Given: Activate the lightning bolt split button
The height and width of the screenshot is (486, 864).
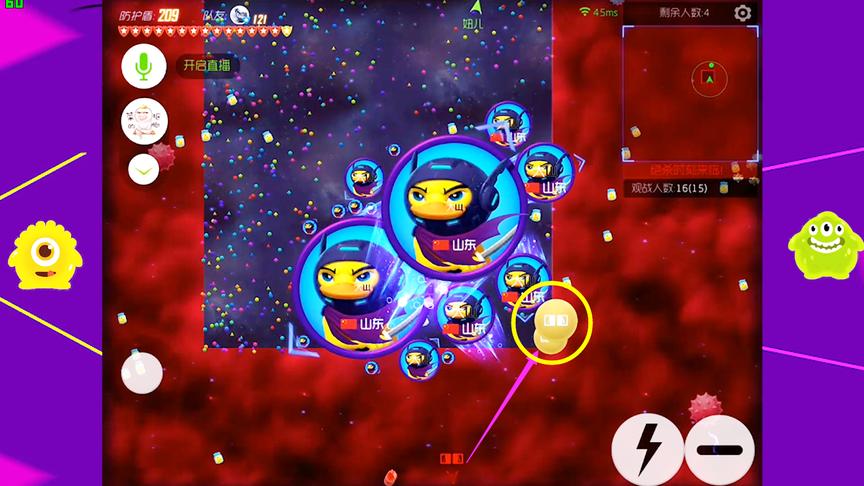Looking at the screenshot, I should point(647,447).
